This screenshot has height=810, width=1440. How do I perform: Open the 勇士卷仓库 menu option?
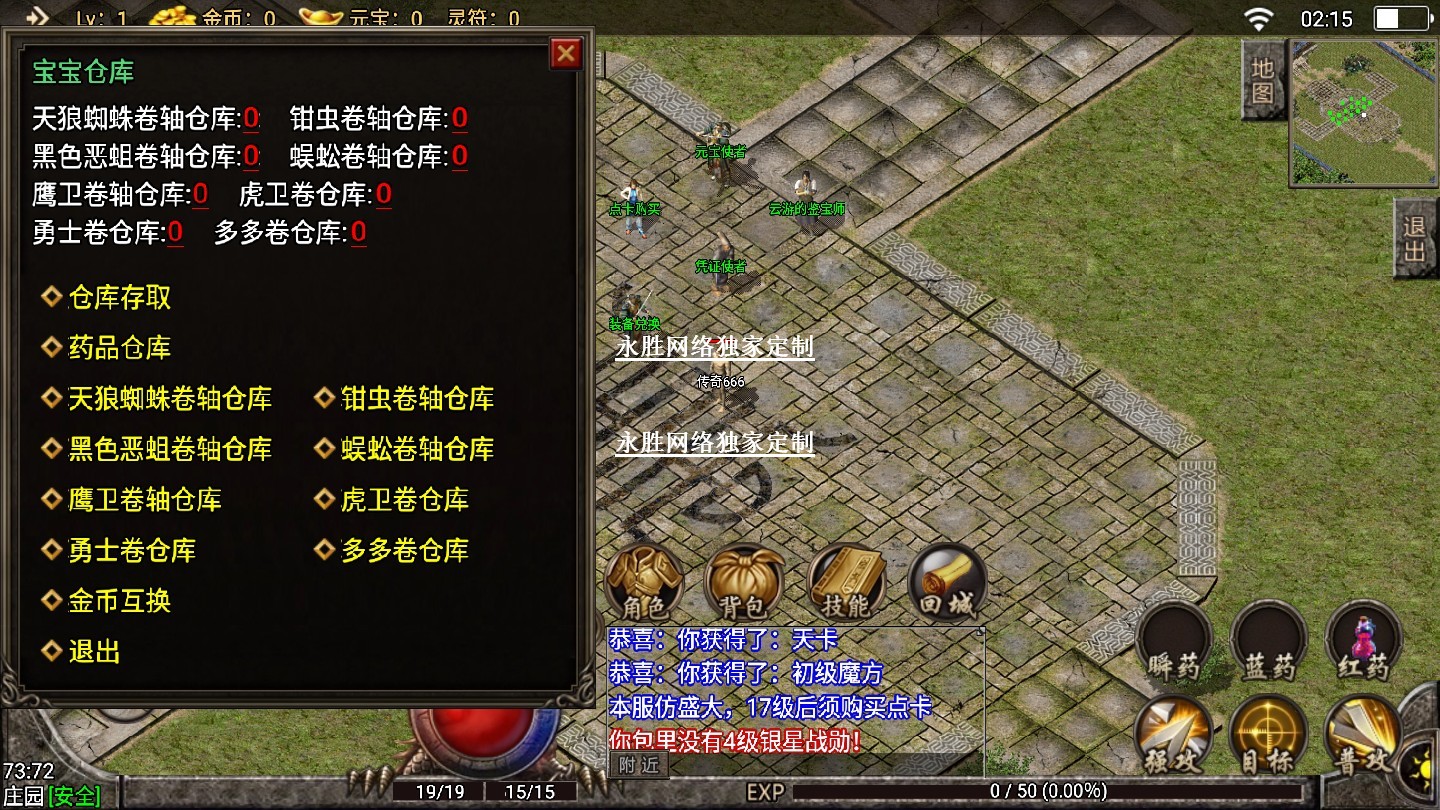(131, 550)
